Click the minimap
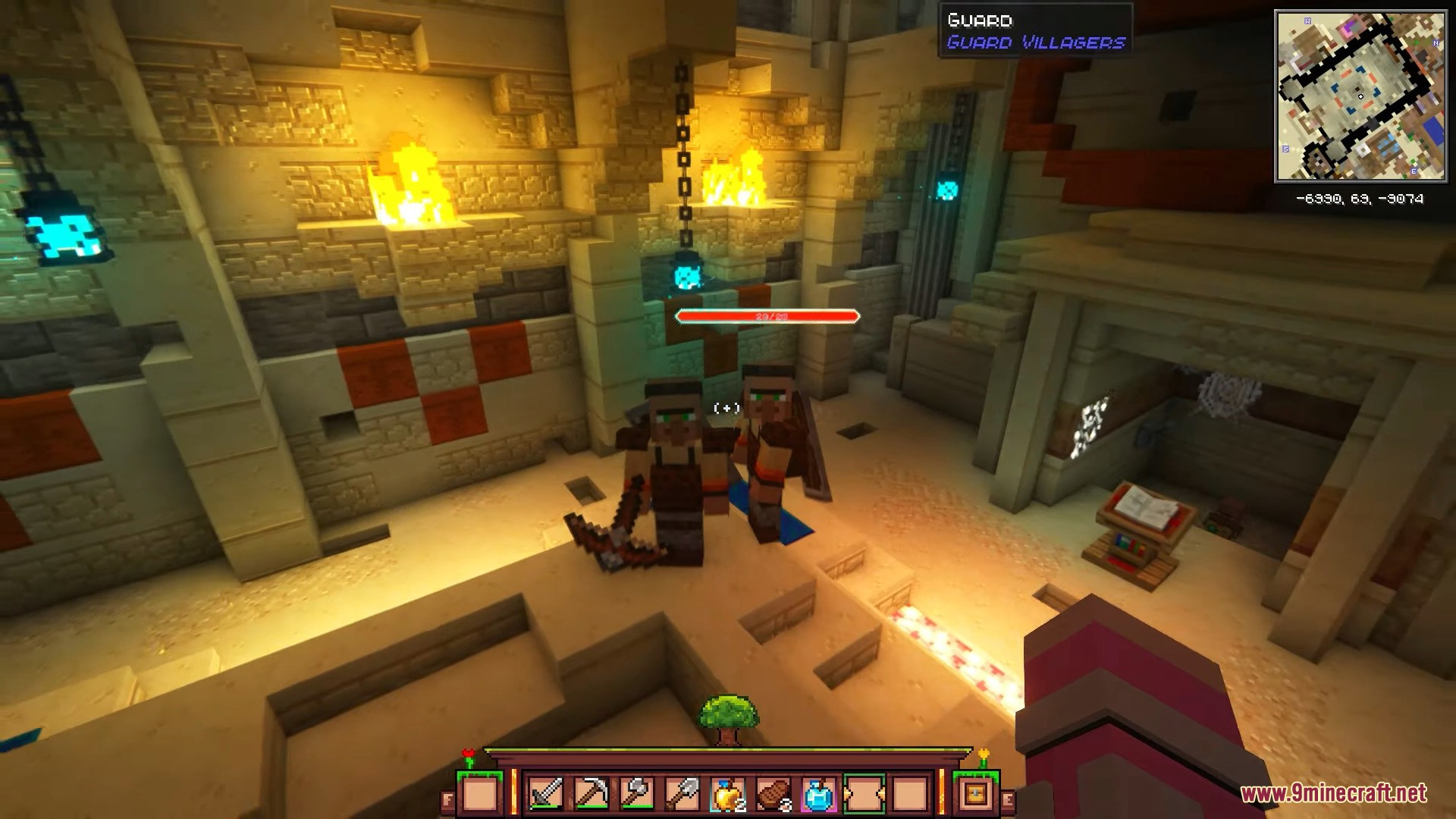1456x819 pixels. [x=1360, y=96]
